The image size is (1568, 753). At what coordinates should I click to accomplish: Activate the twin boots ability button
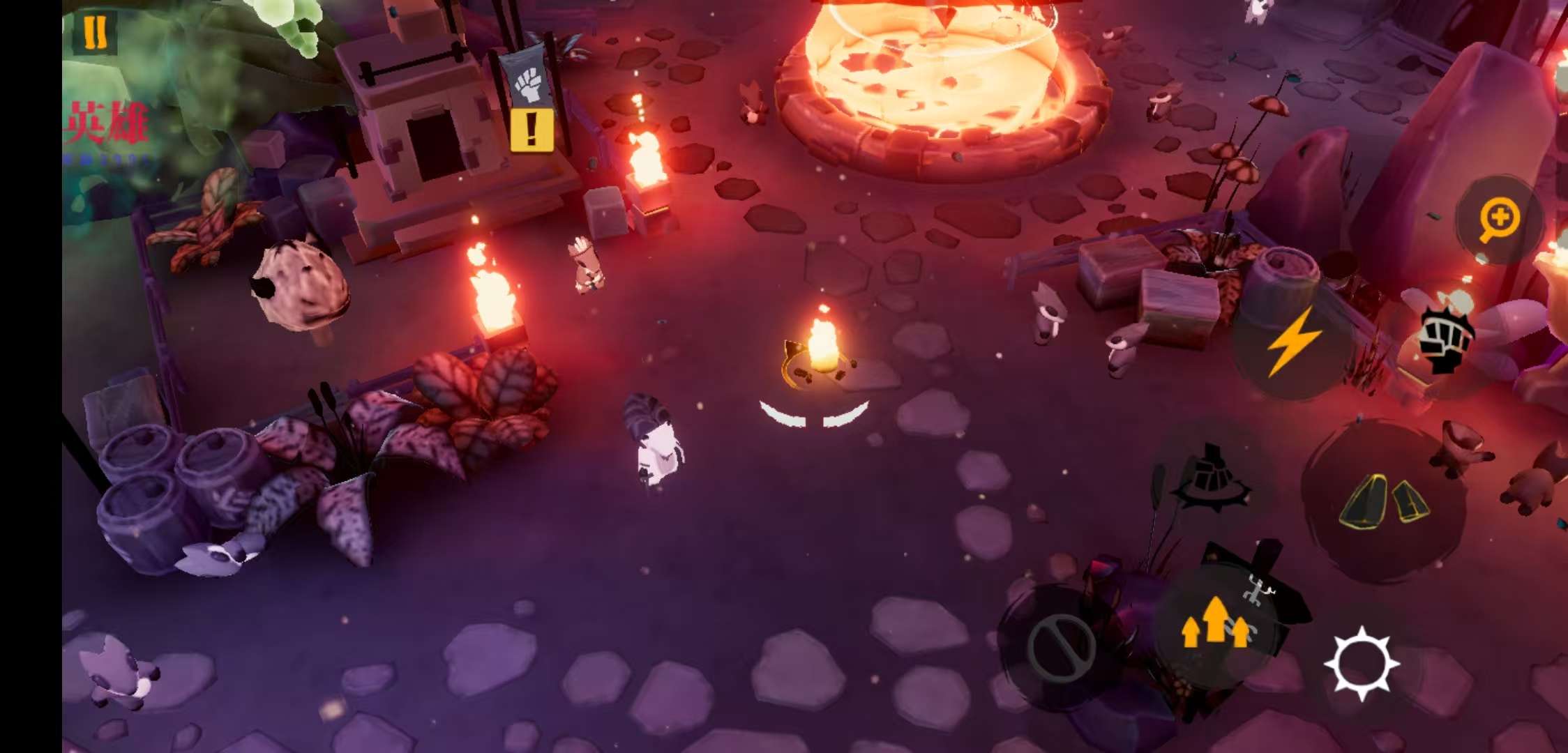point(1383,501)
